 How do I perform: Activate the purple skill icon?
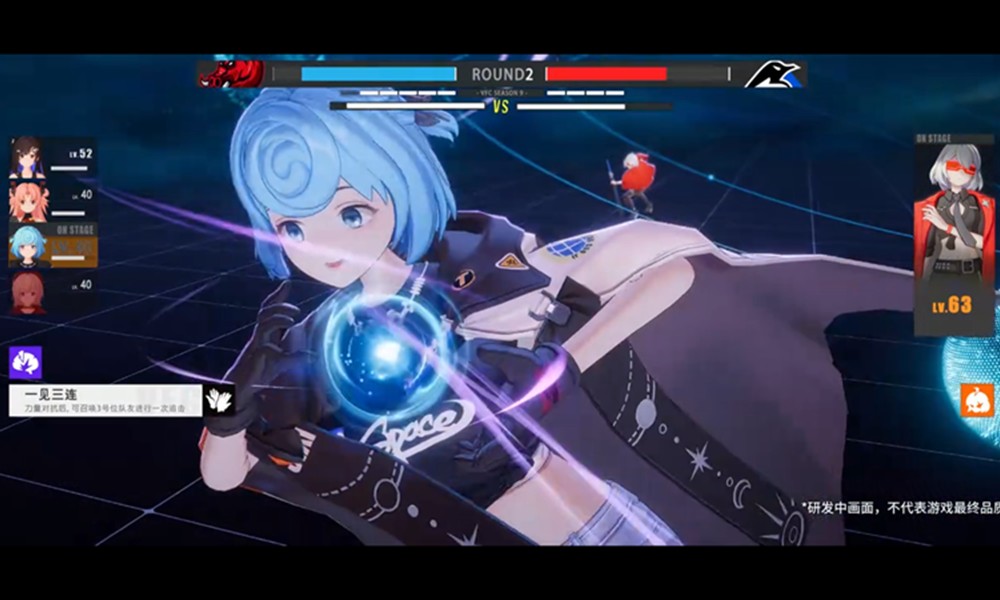coord(24,362)
